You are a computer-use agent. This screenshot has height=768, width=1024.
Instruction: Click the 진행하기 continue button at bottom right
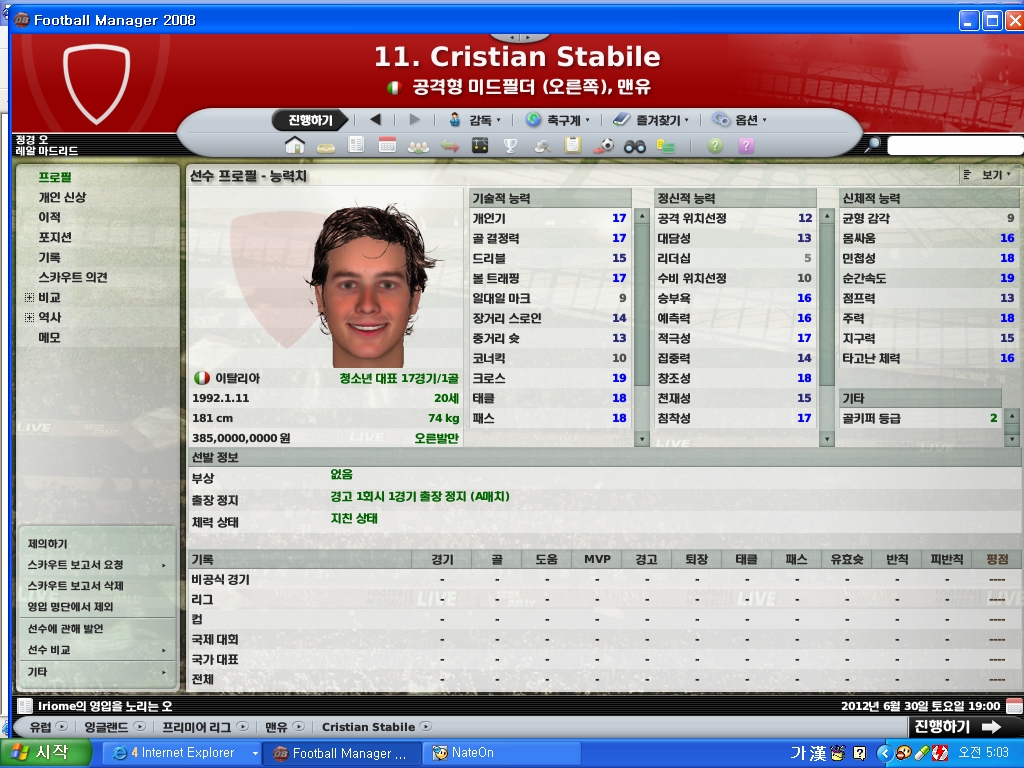pyautogui.click(x=955, y=727)
